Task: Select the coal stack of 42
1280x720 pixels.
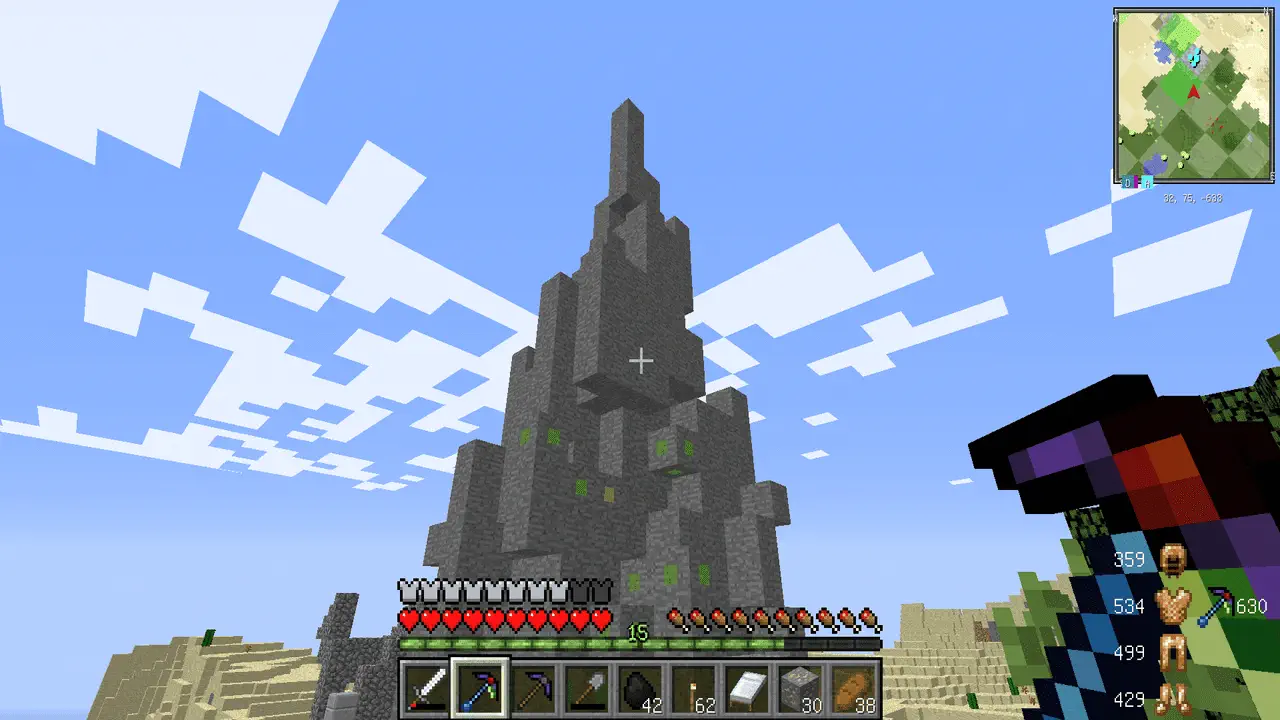Action: click(640, 688)
